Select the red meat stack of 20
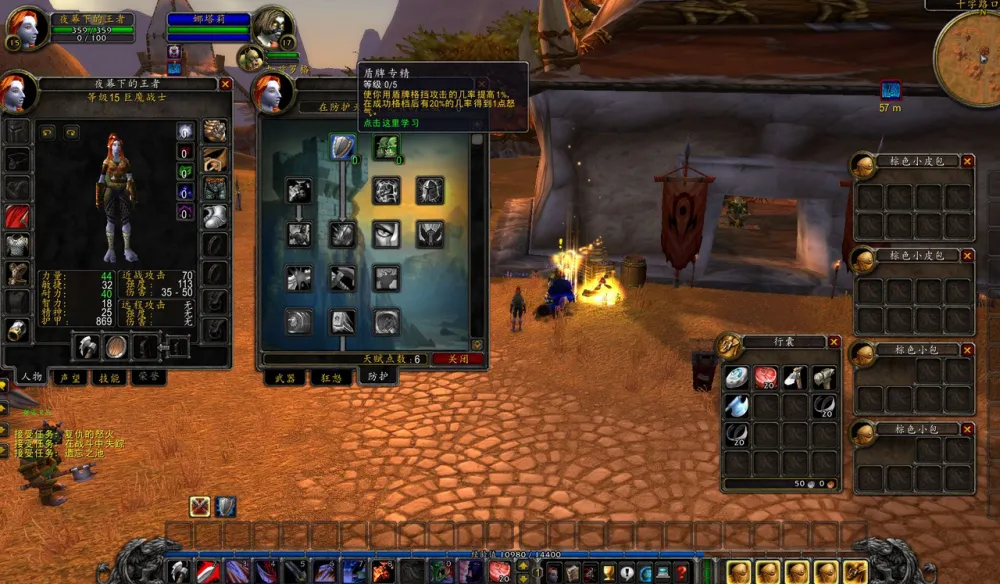Screen dimensions: 1000x584 pos(766,378)
